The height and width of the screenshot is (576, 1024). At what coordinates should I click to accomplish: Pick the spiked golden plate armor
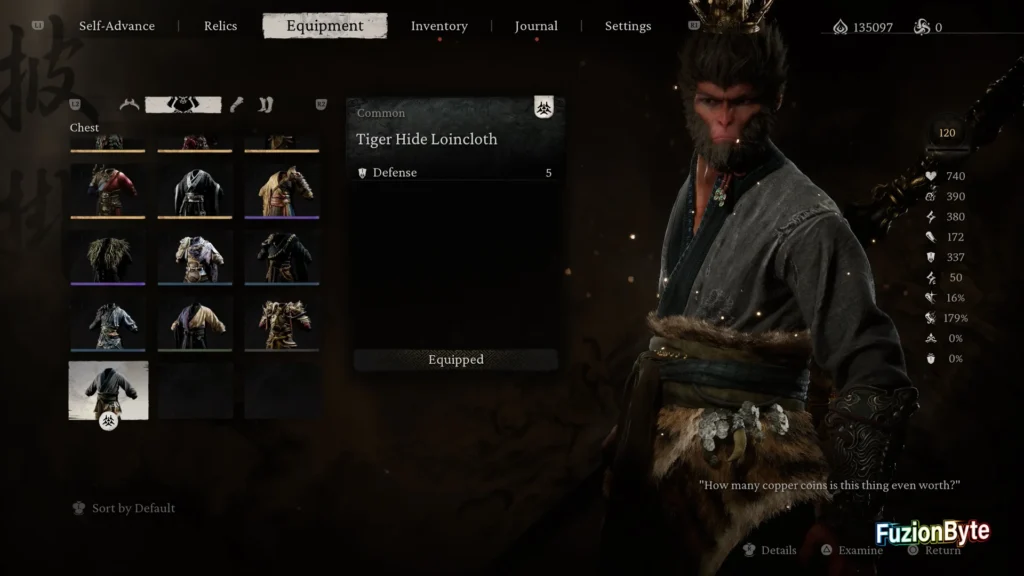point(282,323)
